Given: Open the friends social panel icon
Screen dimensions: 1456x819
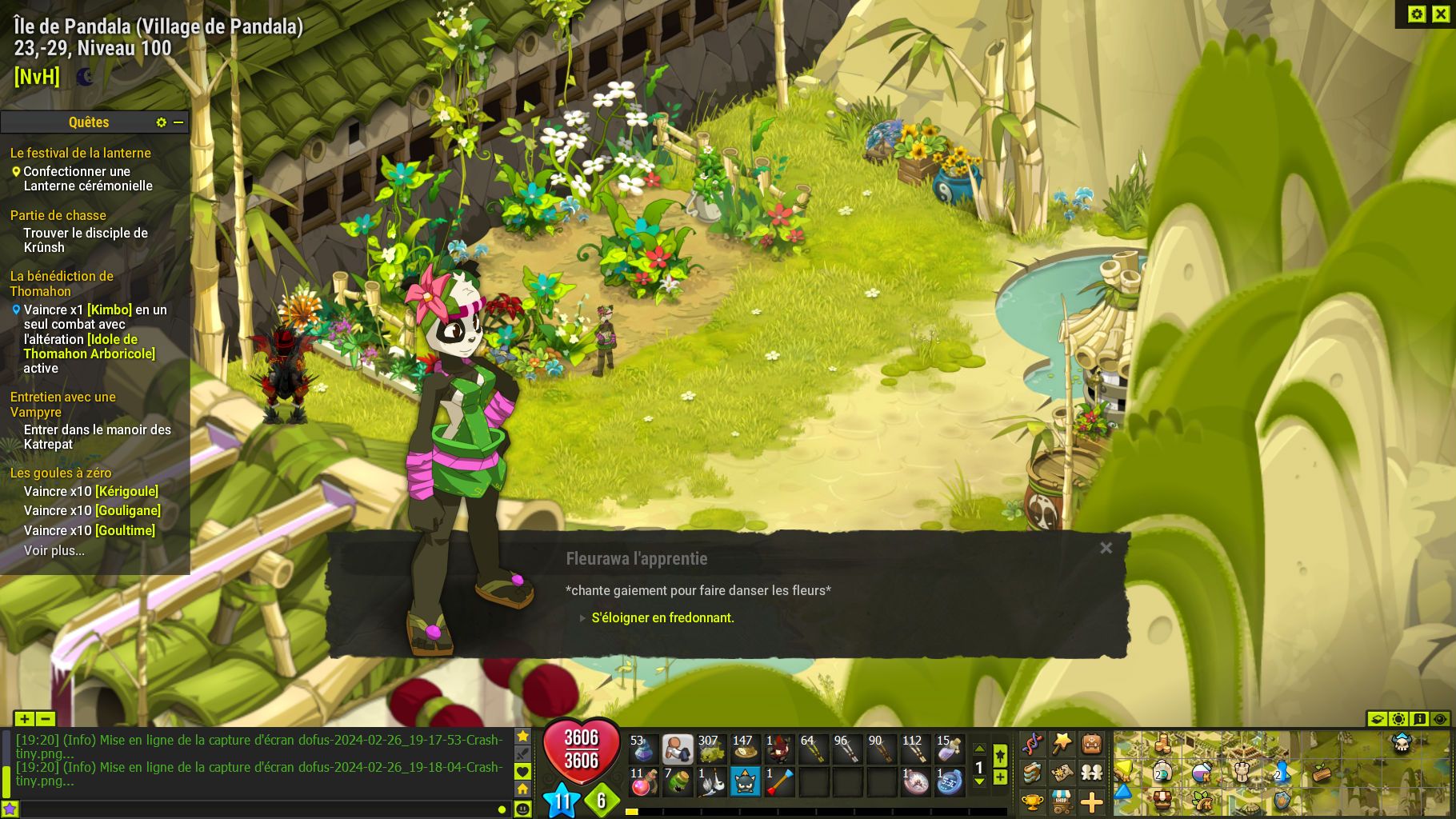Looking at the screenshot, I should pyautogui.click(x=1092, y=773).
